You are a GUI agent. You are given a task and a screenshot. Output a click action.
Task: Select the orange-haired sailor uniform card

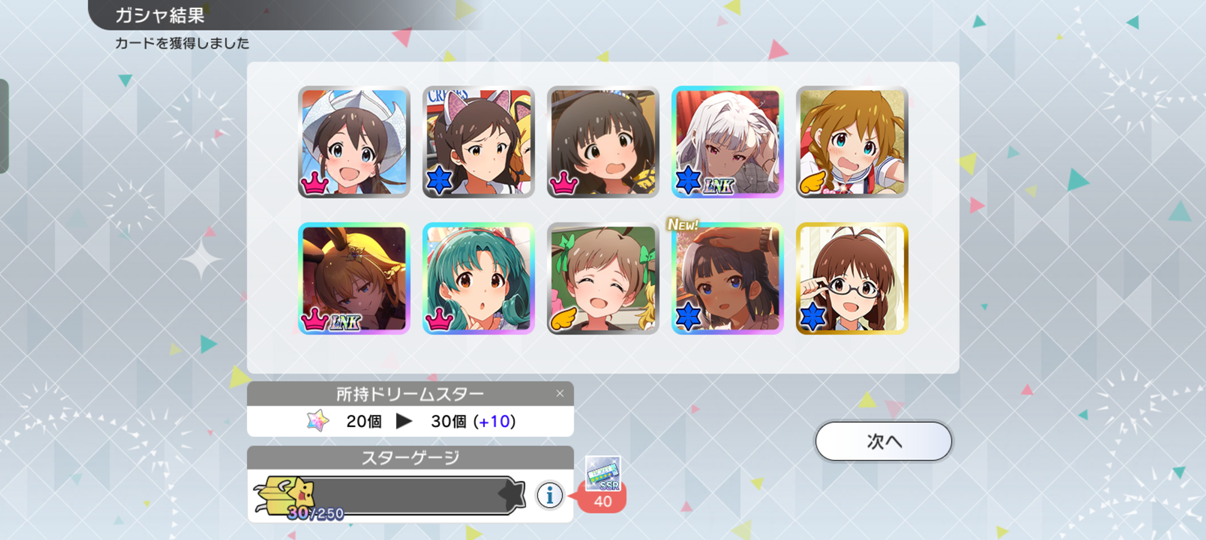[852, 142]
